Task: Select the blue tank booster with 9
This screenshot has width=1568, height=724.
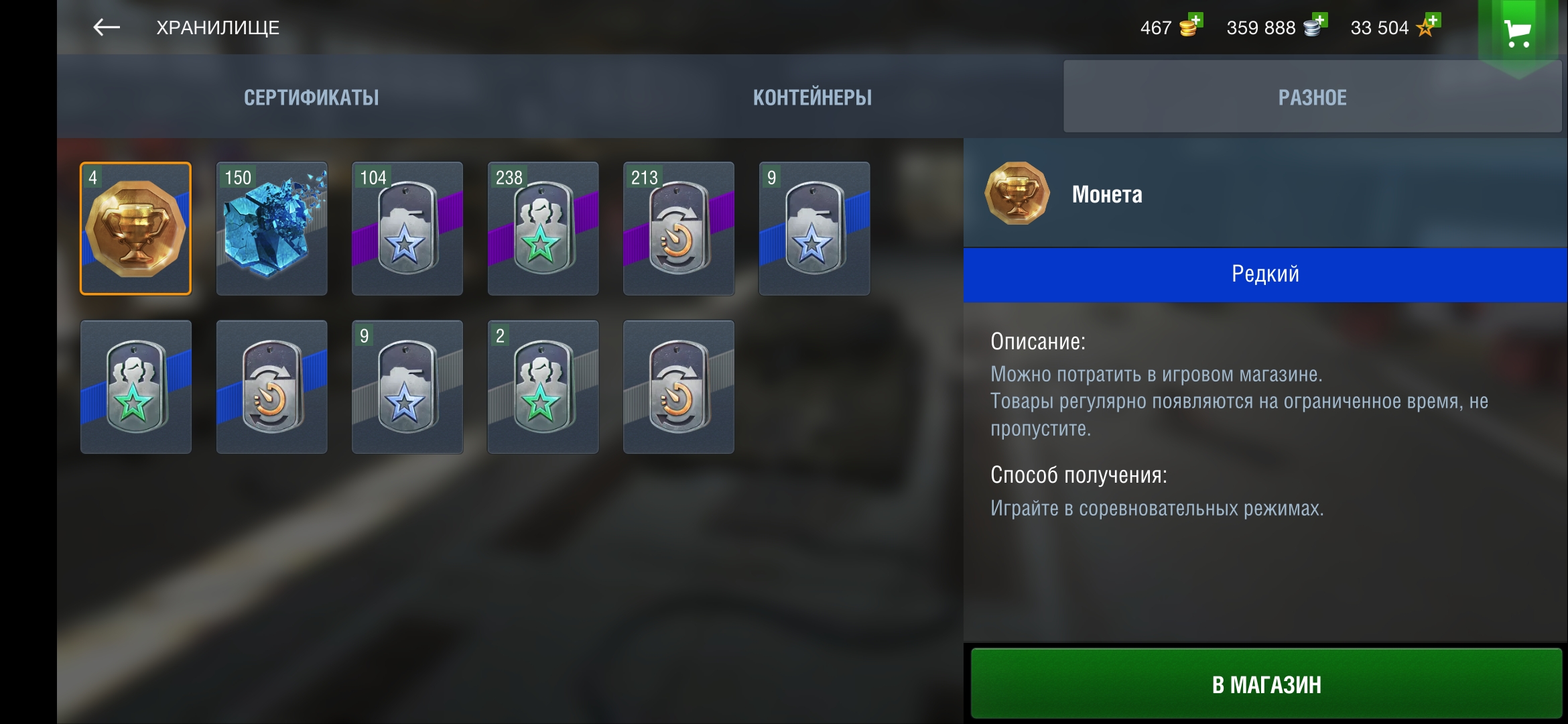Action: (x=814, y=229)
